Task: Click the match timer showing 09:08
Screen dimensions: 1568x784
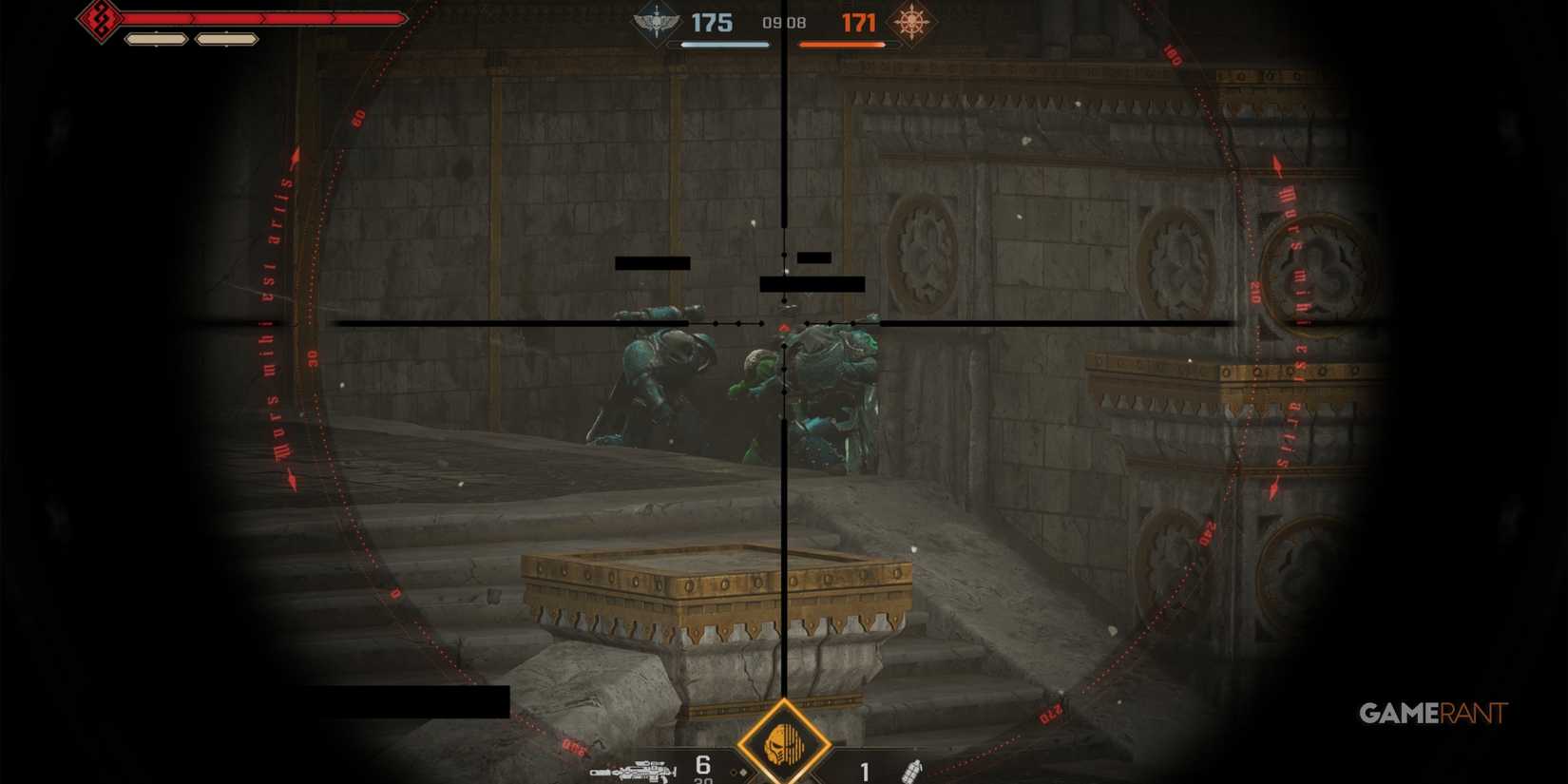Action: (783, 22)
